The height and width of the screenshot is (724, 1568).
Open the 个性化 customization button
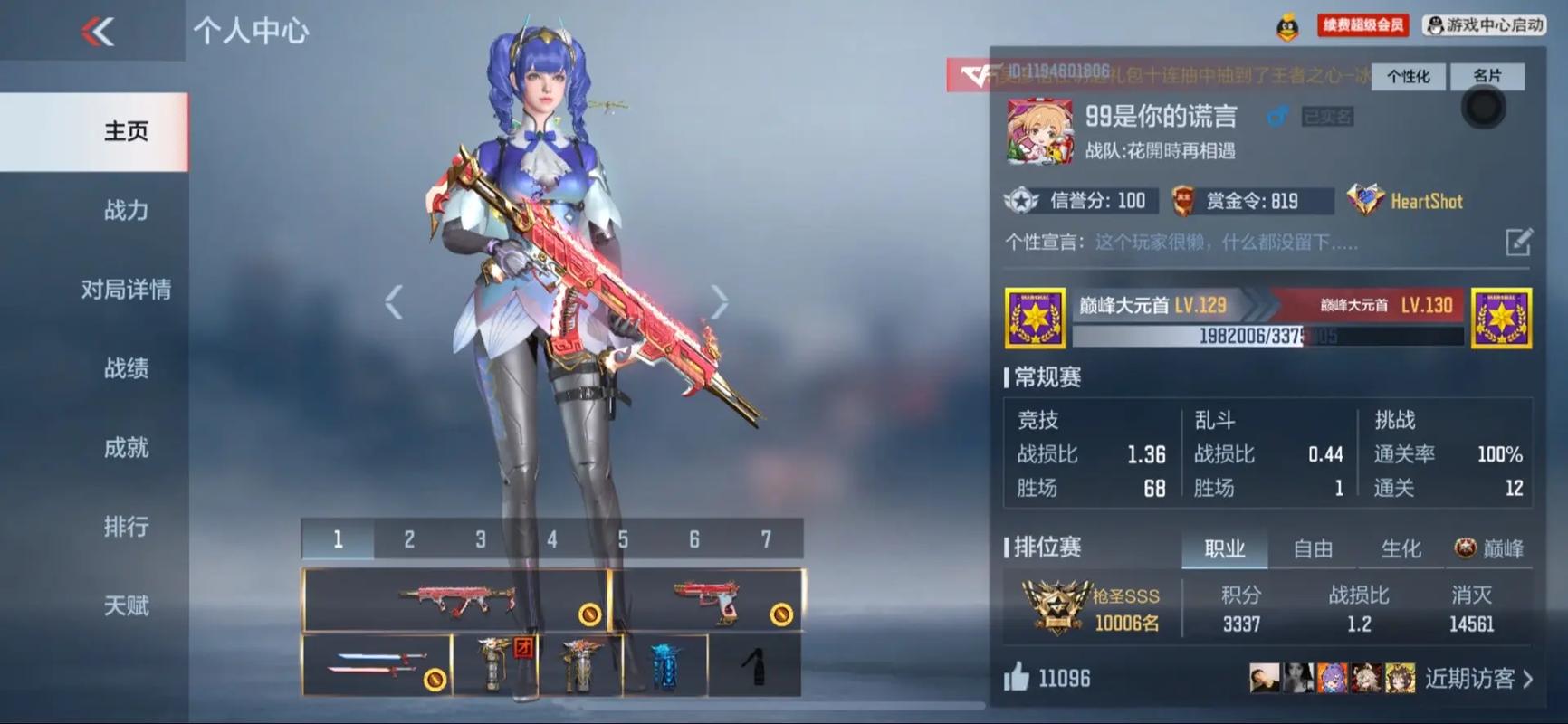(1408, 77)
